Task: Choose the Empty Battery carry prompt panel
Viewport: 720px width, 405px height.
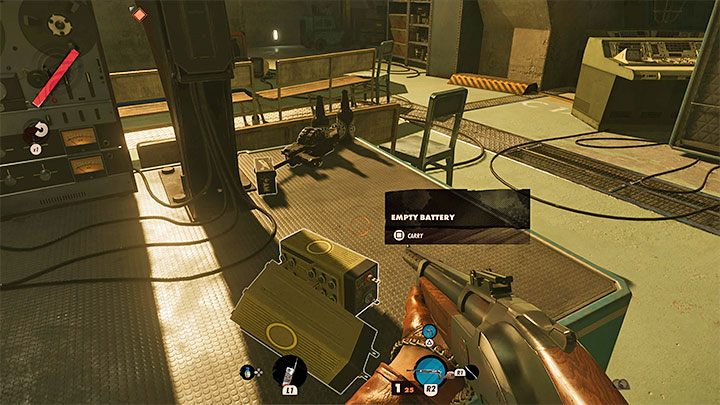Action: coord(456,217)
